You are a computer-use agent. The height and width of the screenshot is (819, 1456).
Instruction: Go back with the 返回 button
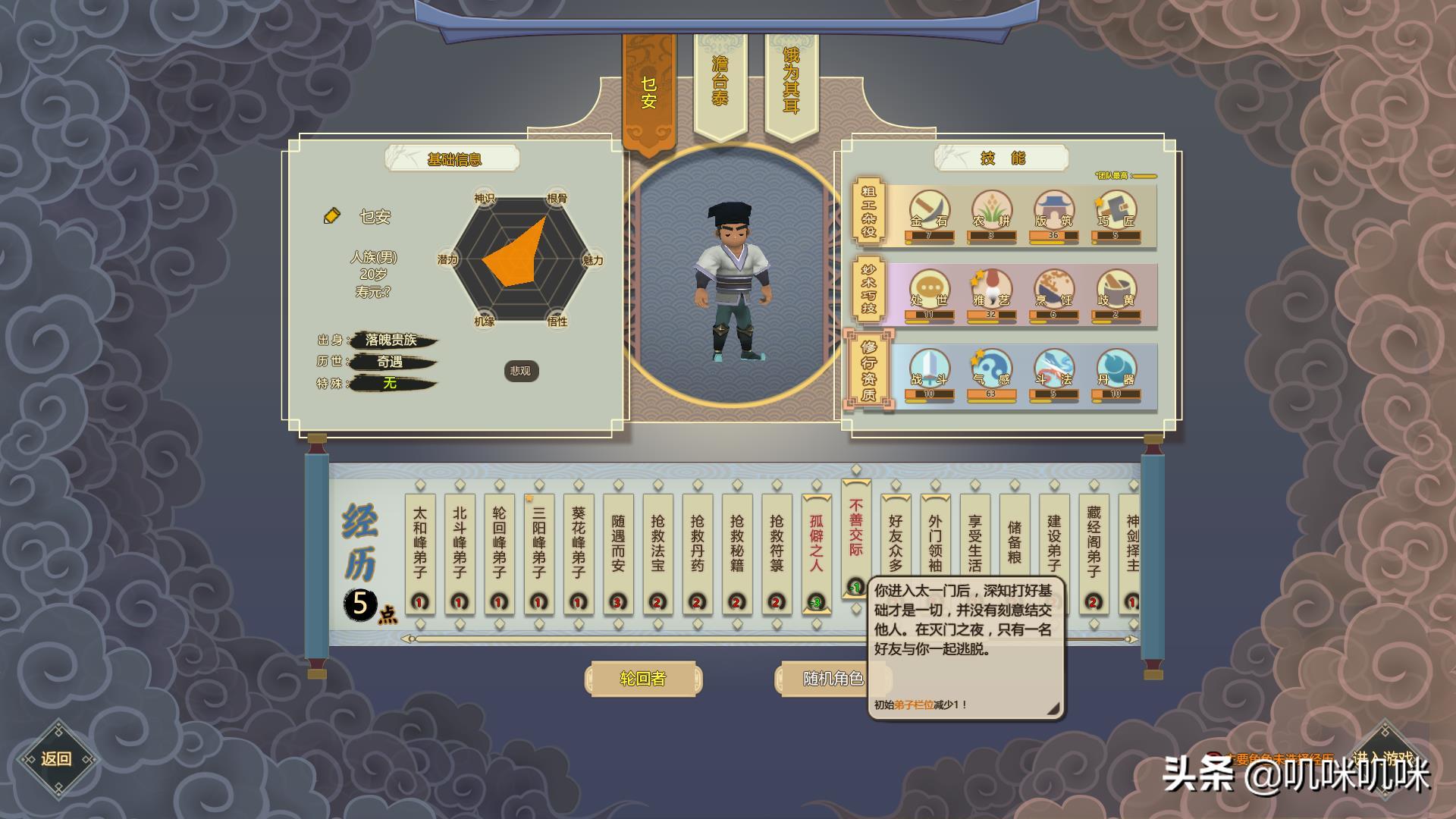click(56, 759)
